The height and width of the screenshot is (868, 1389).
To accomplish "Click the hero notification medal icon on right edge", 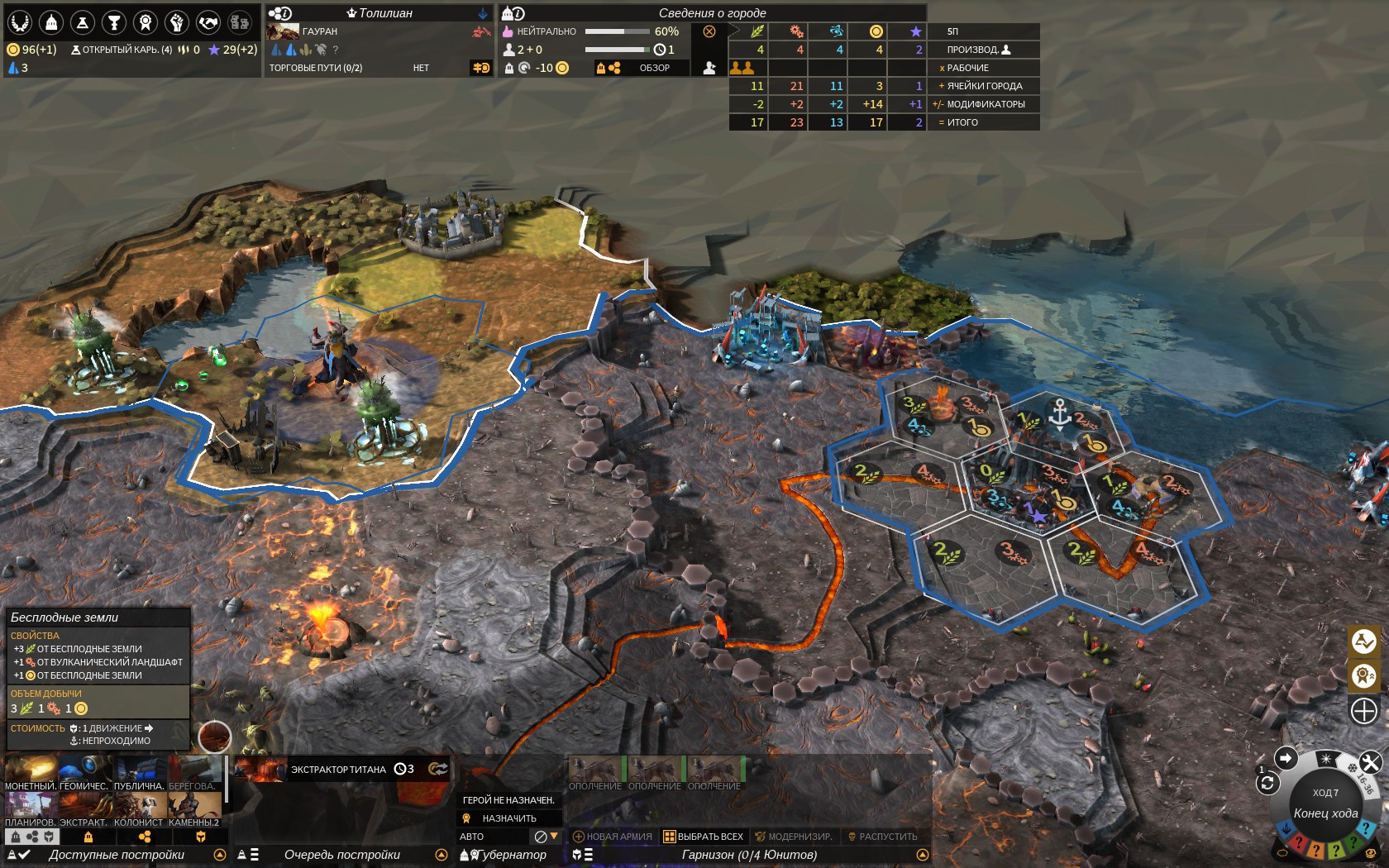I will click(1363, 676).
